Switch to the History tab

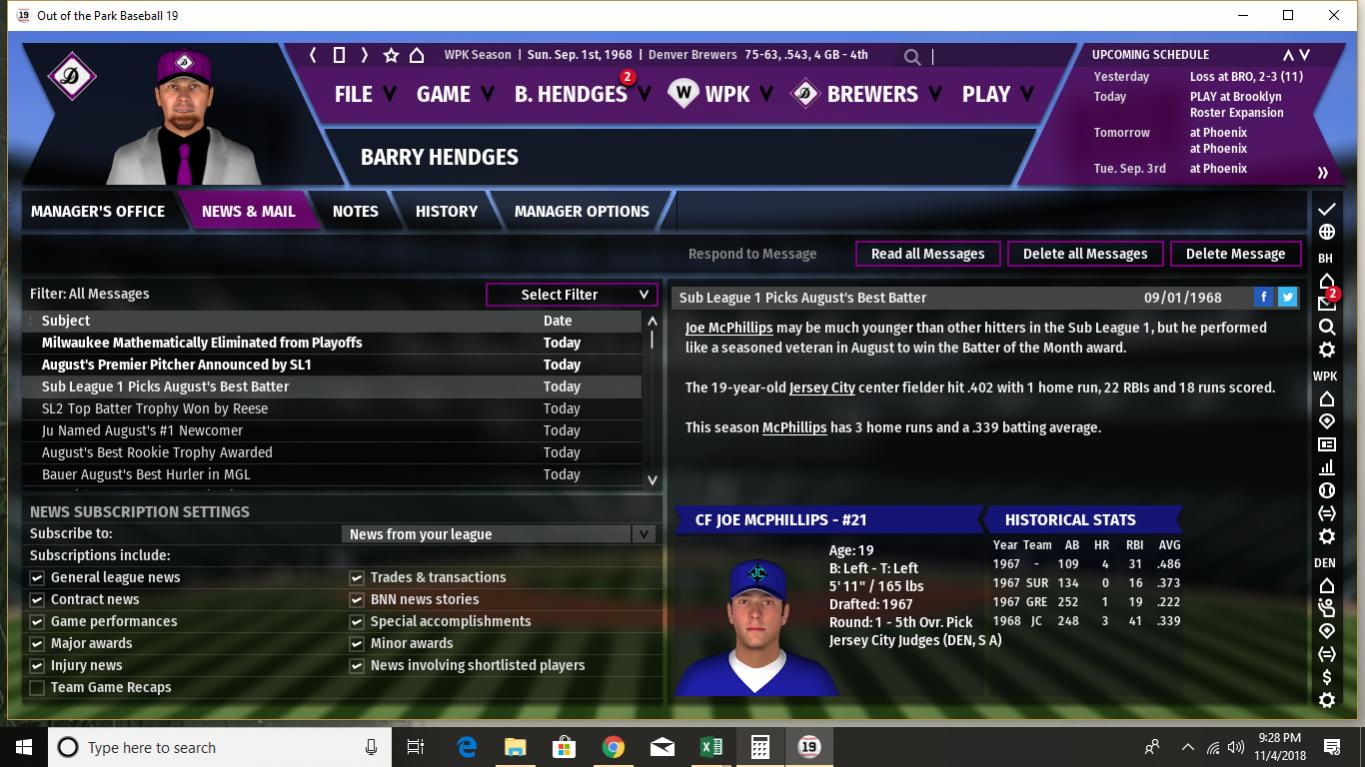click(446, 211)
